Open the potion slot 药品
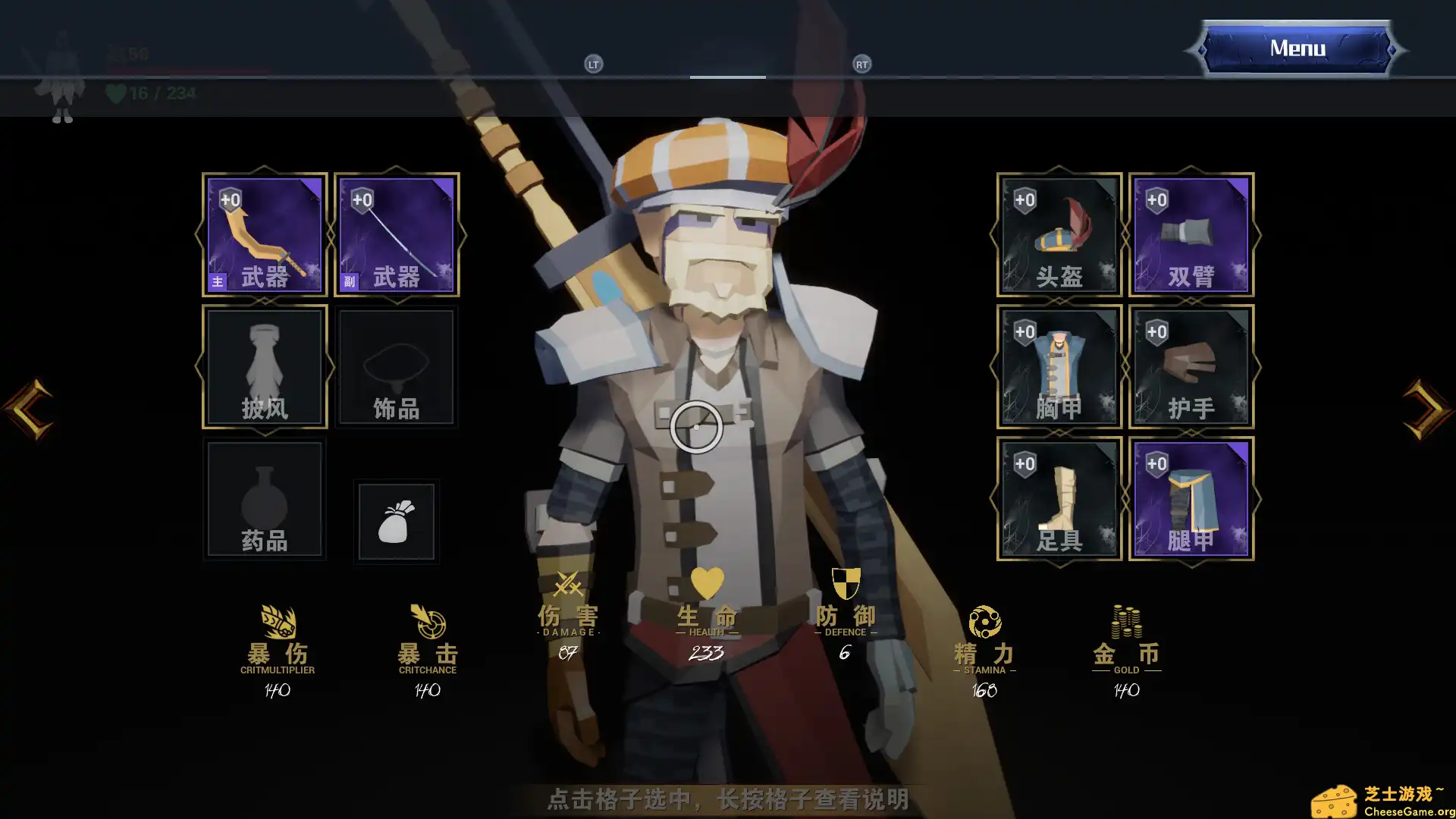 [263, 499]
